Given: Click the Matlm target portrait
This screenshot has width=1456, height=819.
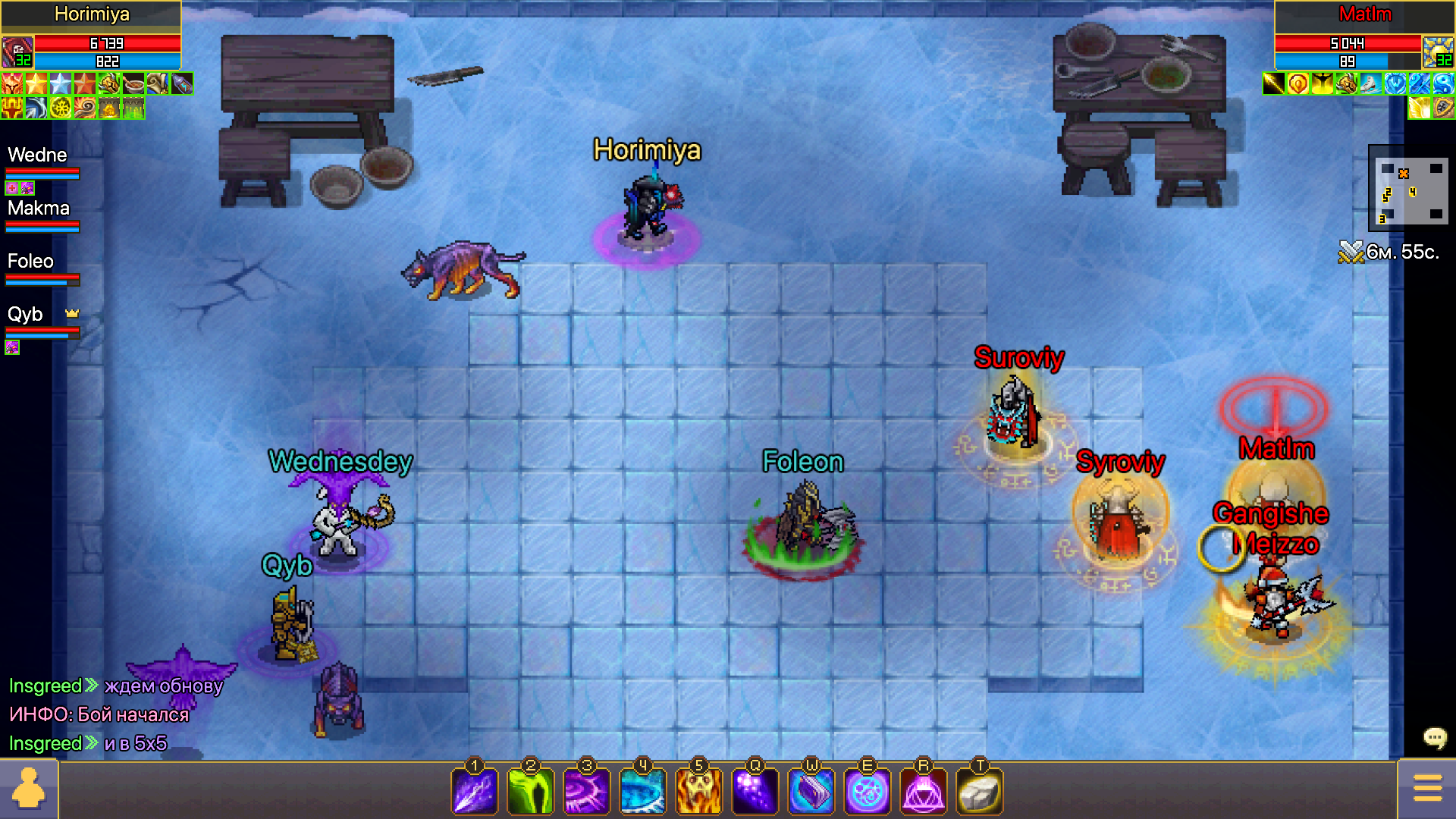Looking at the screenshot, I should pos(1438,52).
